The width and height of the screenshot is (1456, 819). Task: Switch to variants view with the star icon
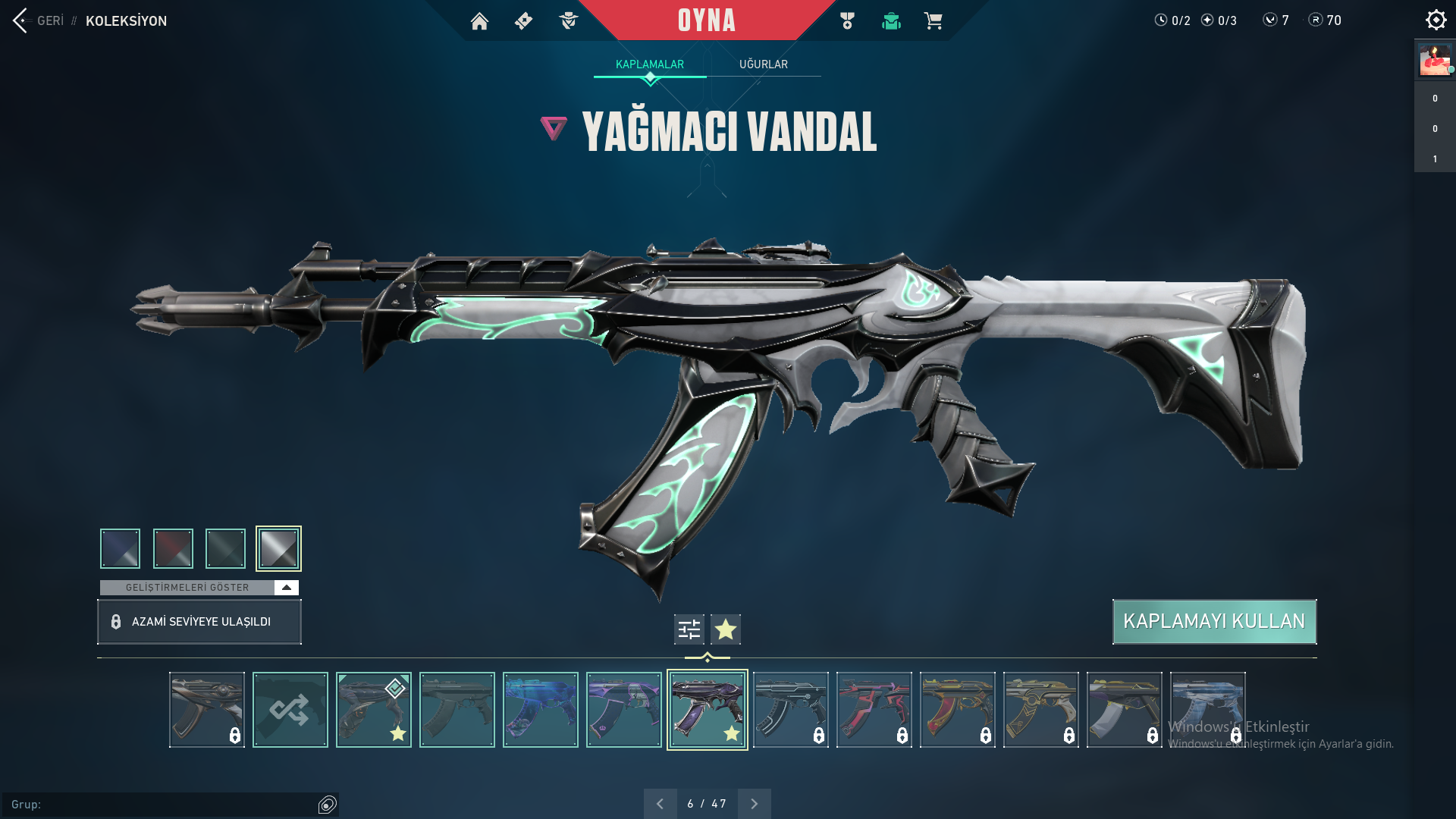click(x=726, y=629)
